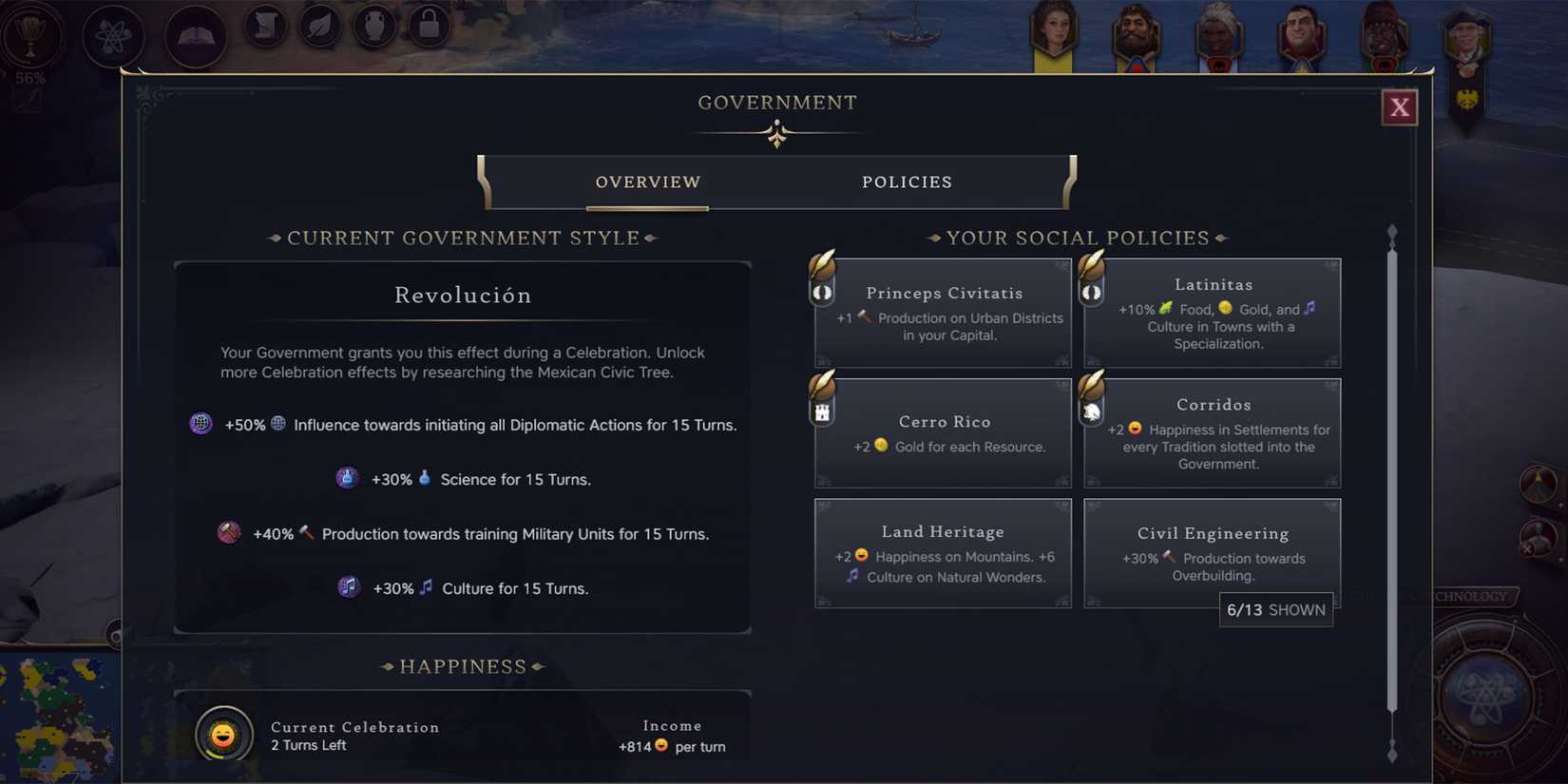This screenshot has height=784, width=1568.
Task: Click the scroll icon in the top bar
Action: 263,26
